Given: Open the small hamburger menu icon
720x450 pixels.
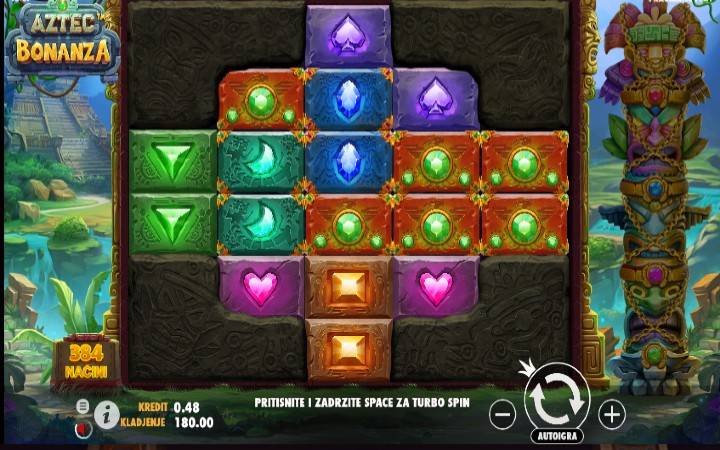Looking at the screenshot, I should [83, 405].
